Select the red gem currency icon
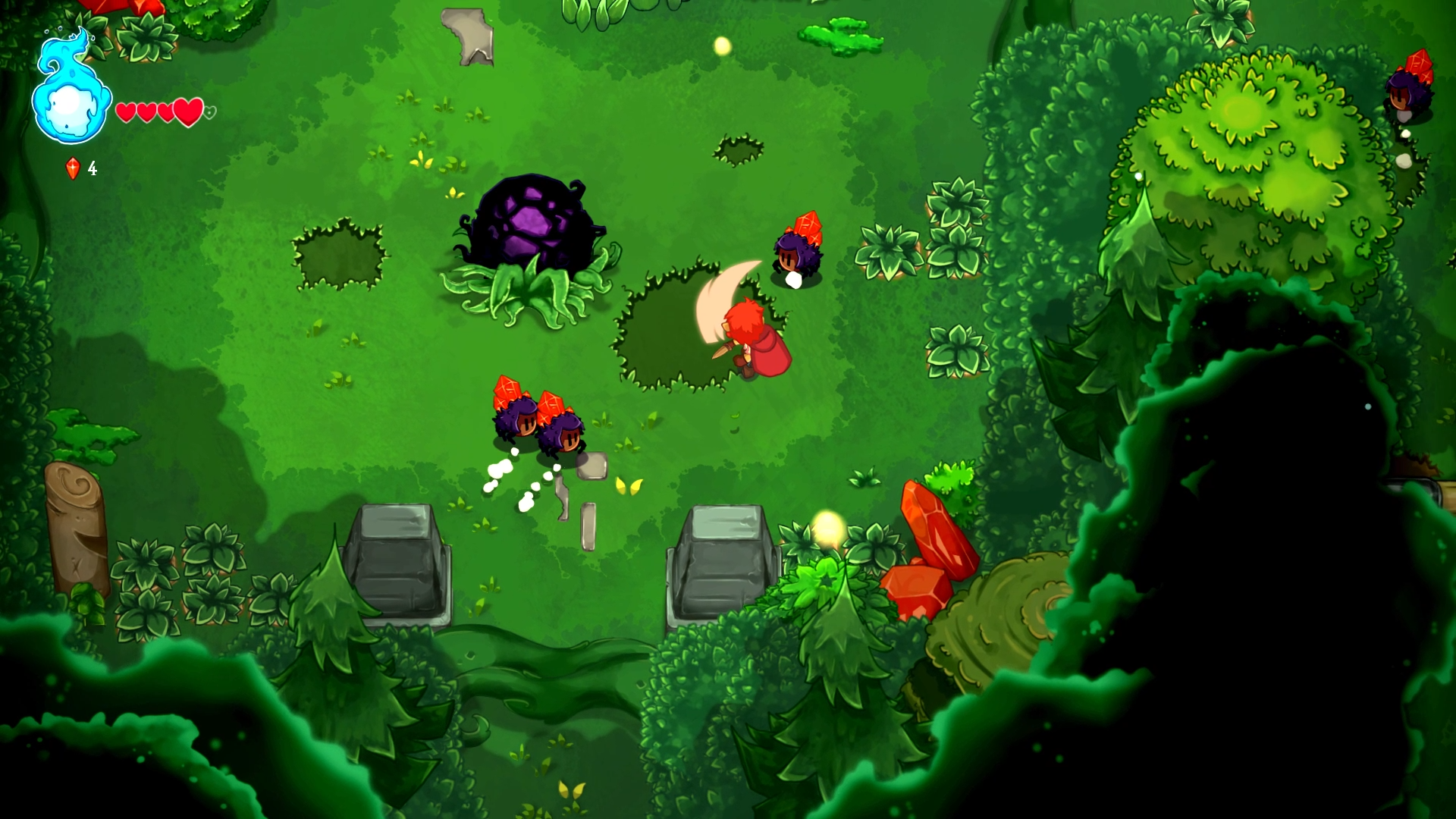 [73, 168]
